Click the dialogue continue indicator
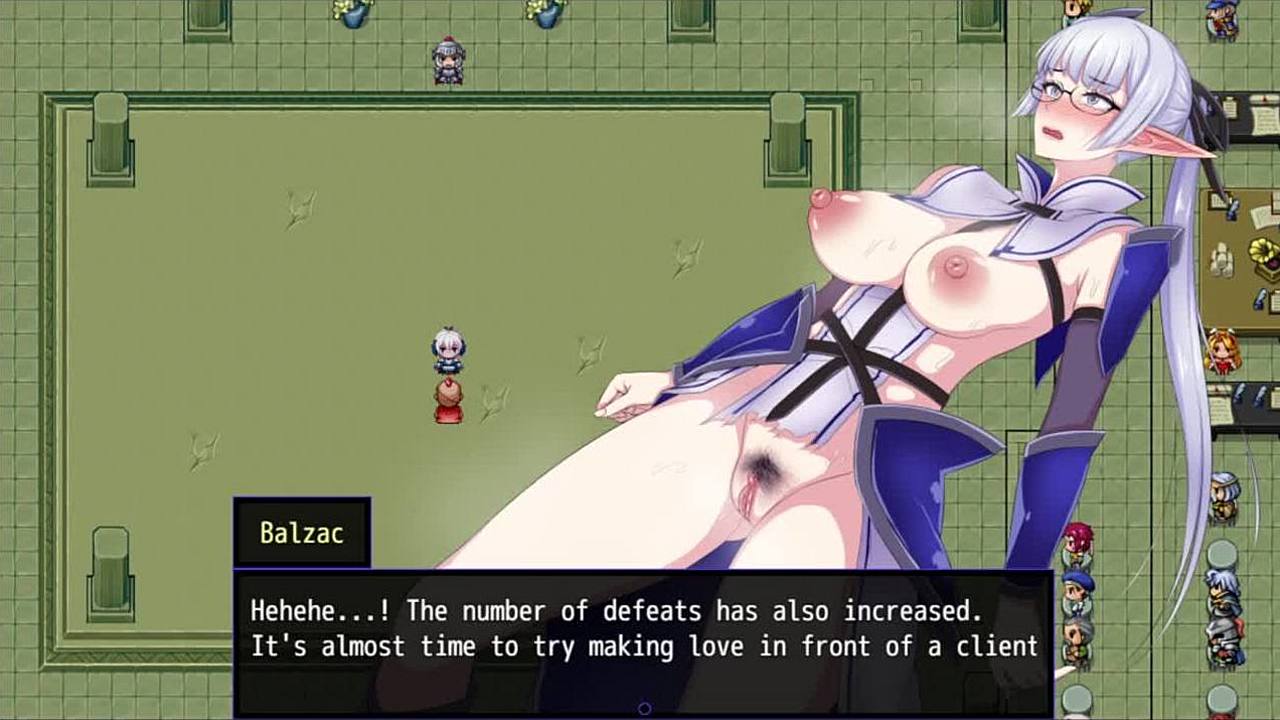Viewport: 1280px width, 720px height. [x=644, y=709]
